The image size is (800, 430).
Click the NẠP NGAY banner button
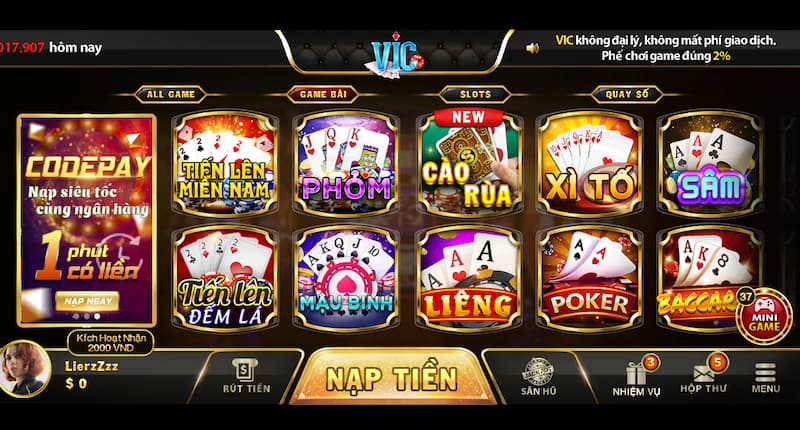tap(86, 299)
